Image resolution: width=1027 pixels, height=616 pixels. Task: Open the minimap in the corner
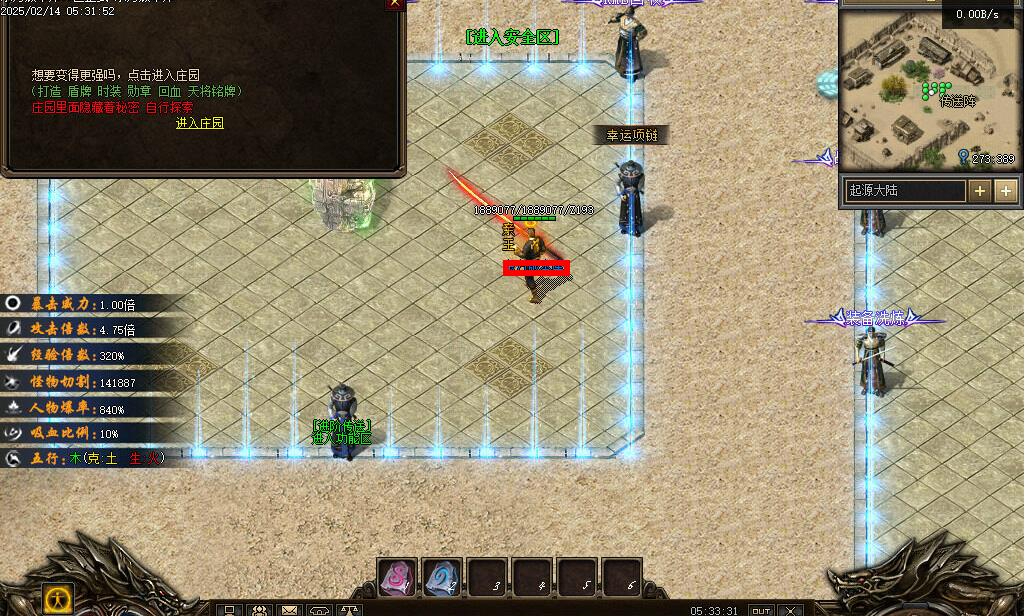(x=927, y=90)
